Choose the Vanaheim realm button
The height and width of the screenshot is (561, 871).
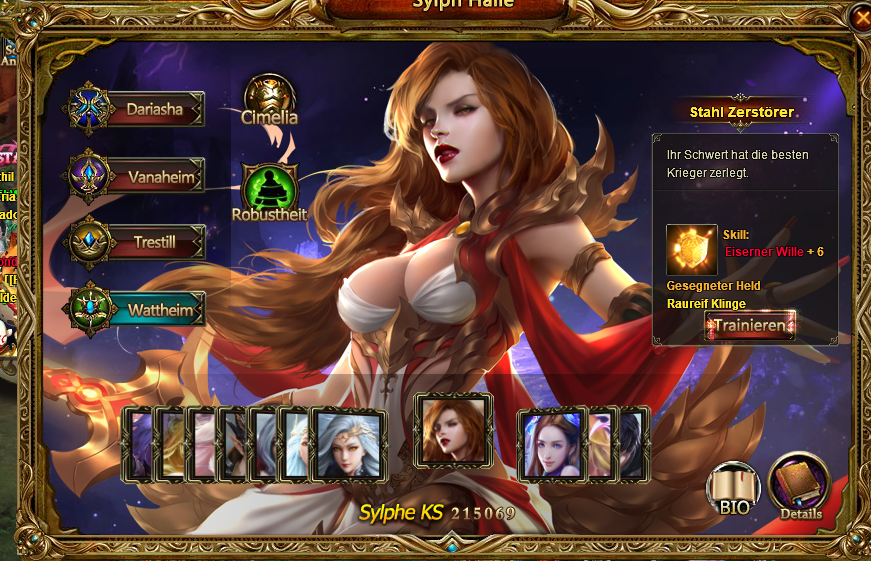pos(138,177)
